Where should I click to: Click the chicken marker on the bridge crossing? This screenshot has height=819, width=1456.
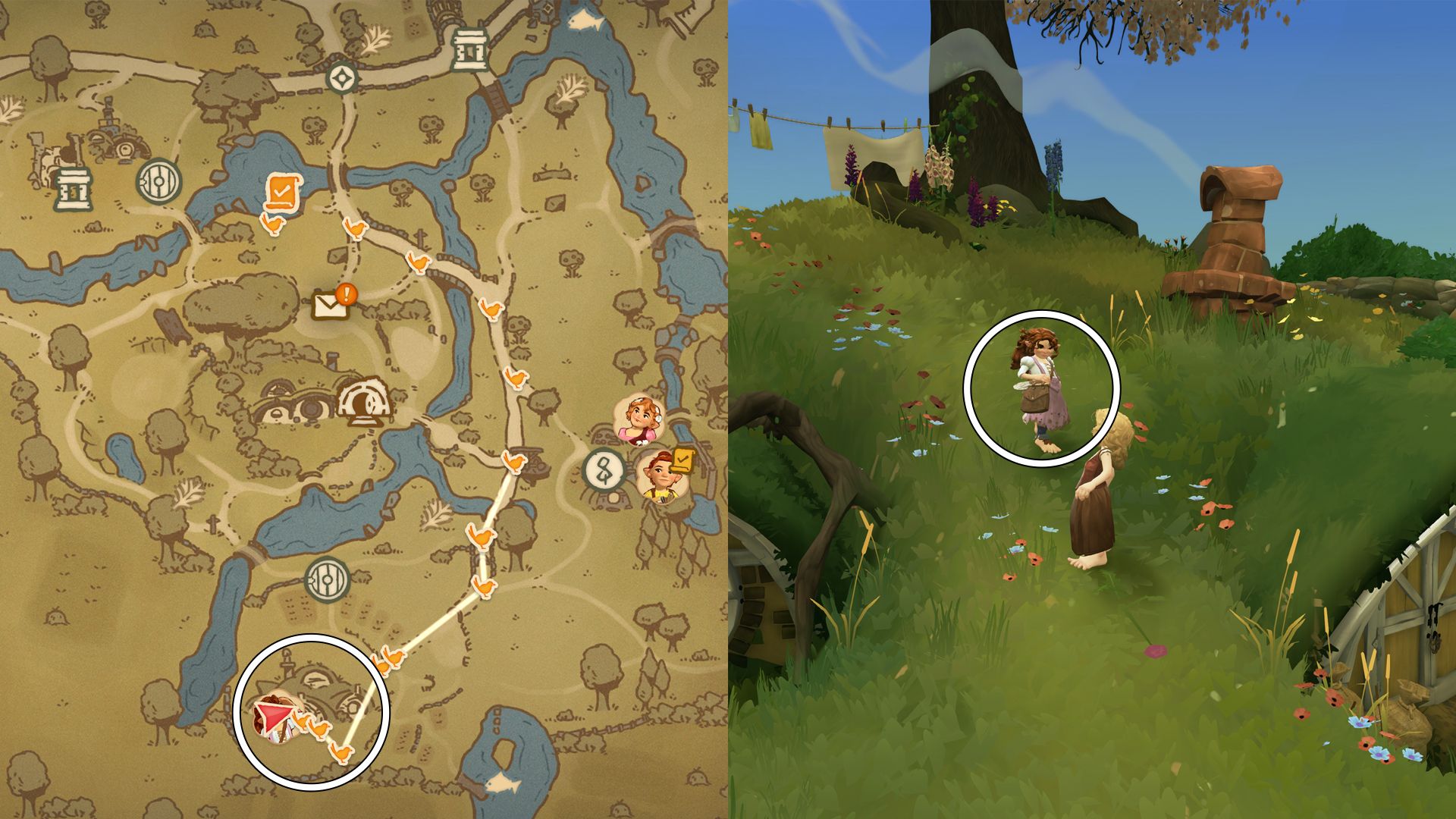(419, 262)
